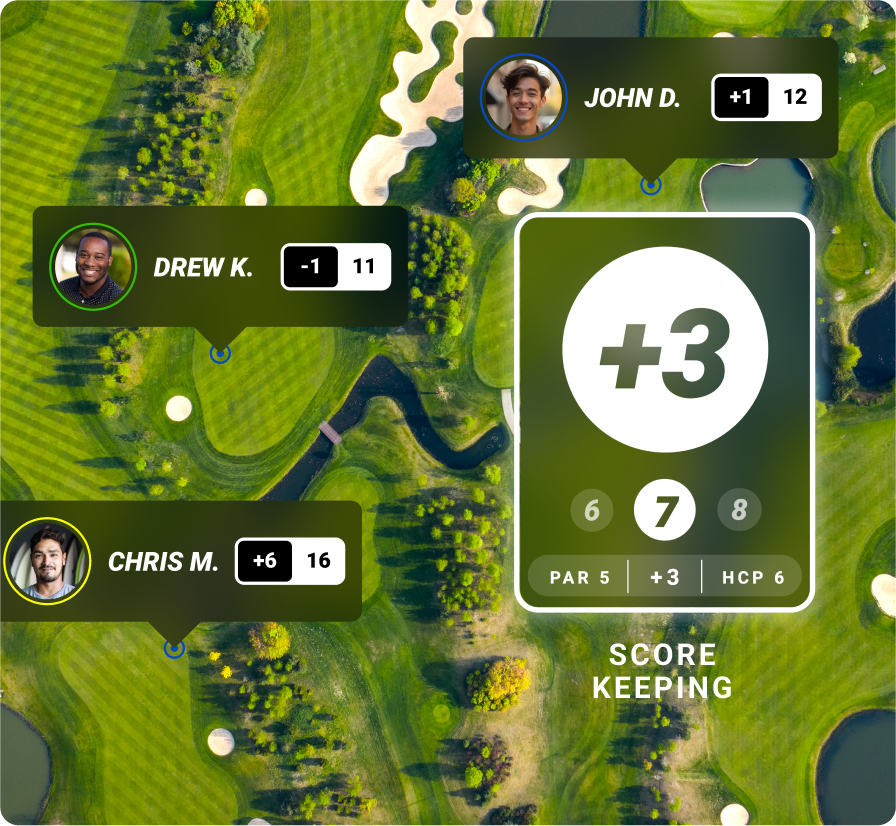The image size is (896, 826).
Task: Switch to hole 6
Action: point(592,511)
